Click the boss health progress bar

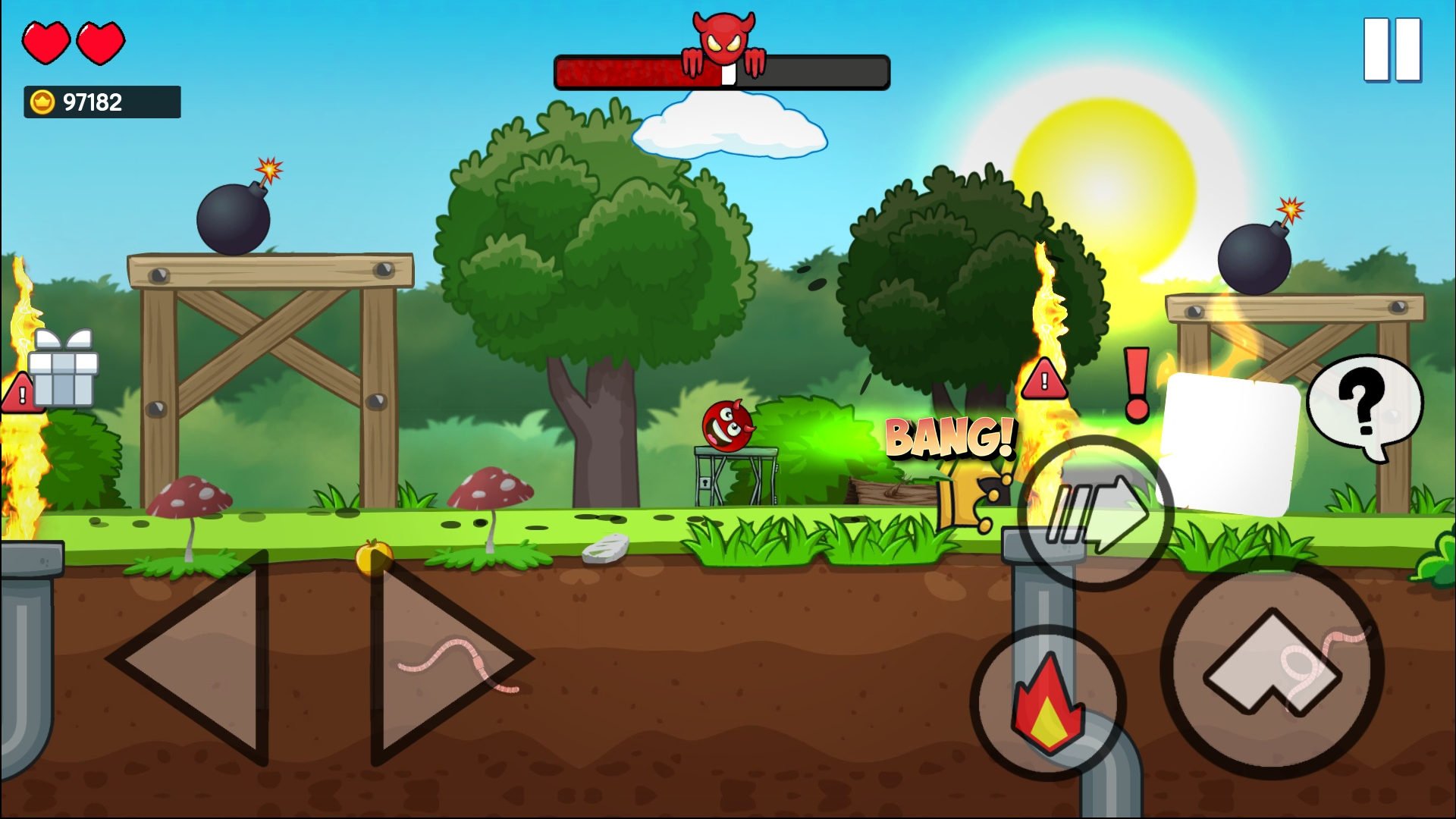coord(720,72)
